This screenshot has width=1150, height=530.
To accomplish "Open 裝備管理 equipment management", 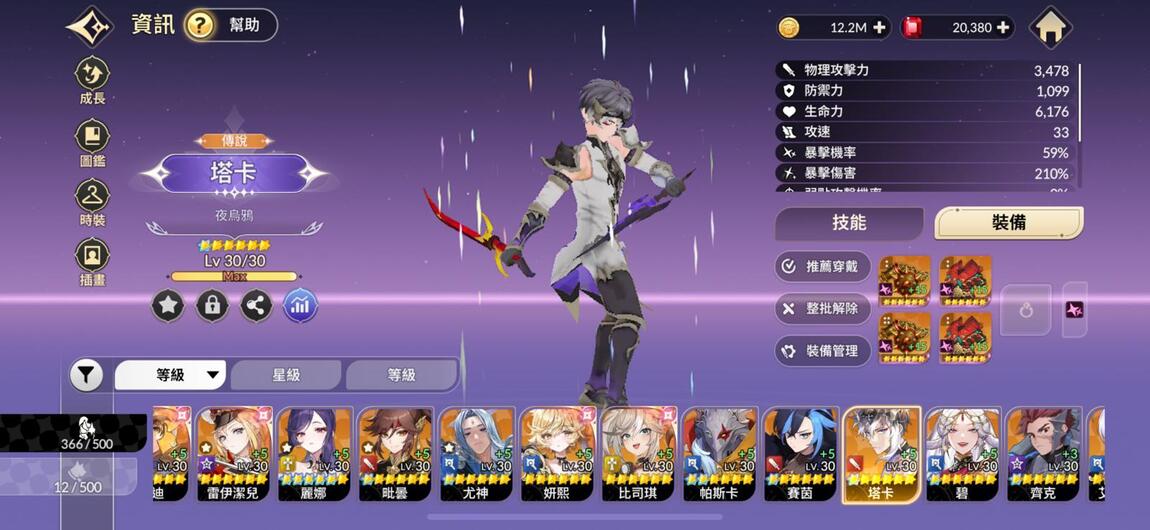I will coord(822,351).
